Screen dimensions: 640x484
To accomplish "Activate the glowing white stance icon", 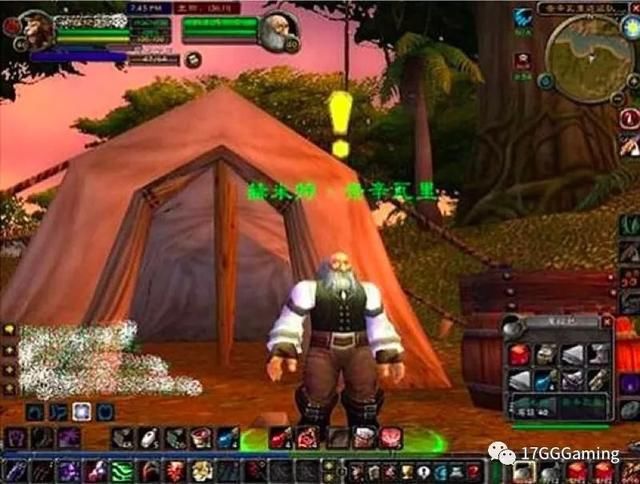I will pos(83,411).
